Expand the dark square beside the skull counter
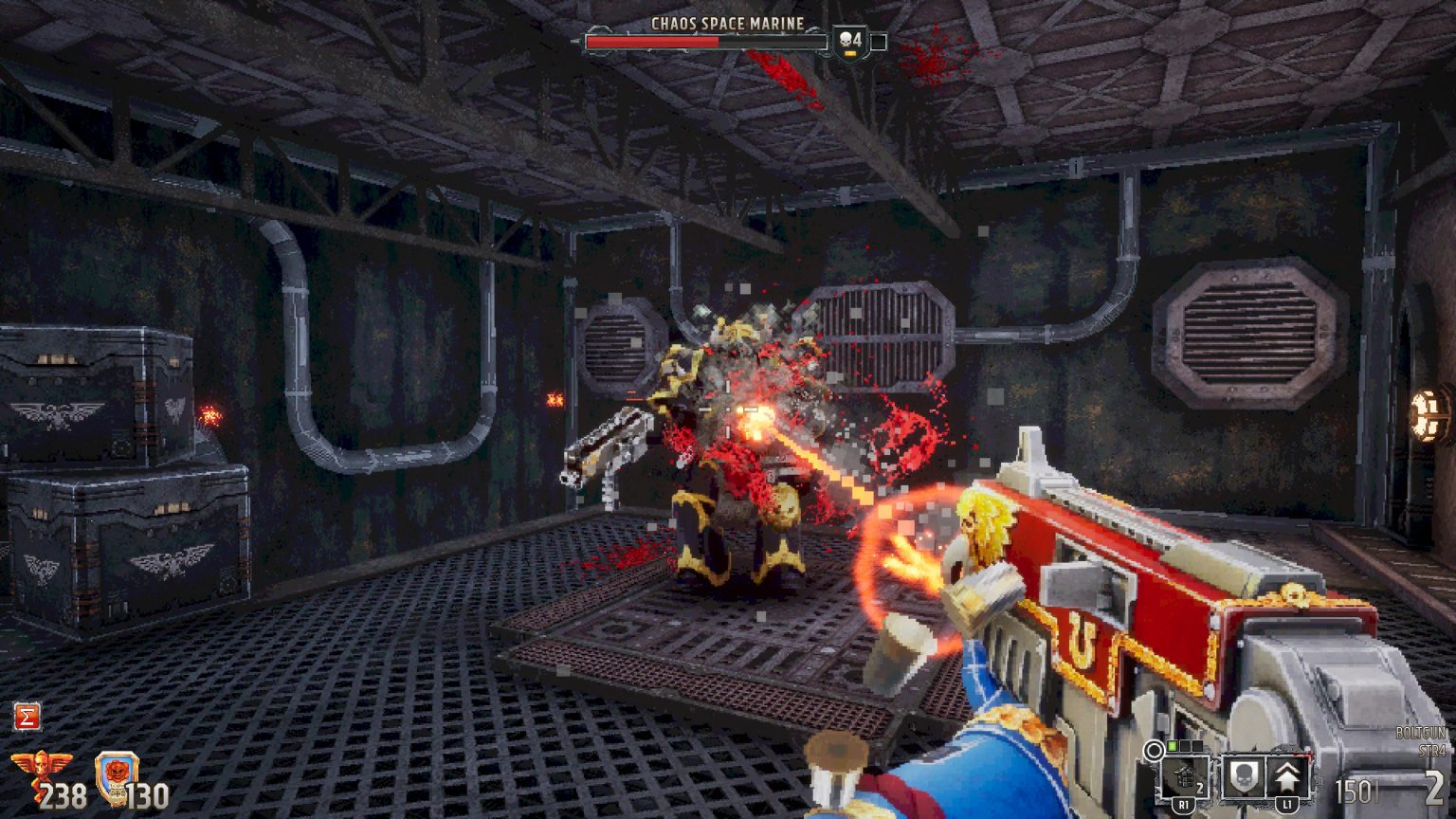 (x=879, y=42)
